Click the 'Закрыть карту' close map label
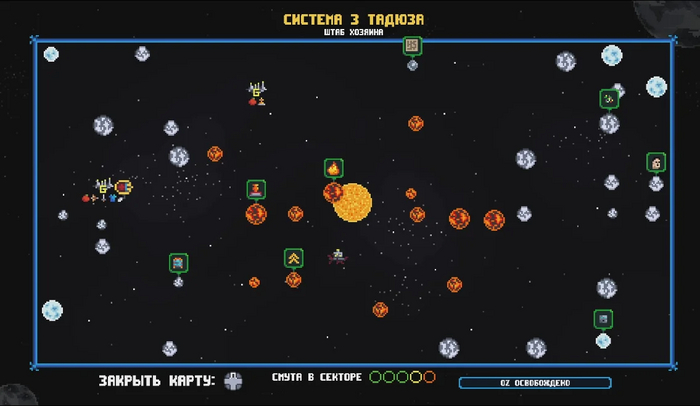Viewport: 700px width, 406px height. pos(156,381)
